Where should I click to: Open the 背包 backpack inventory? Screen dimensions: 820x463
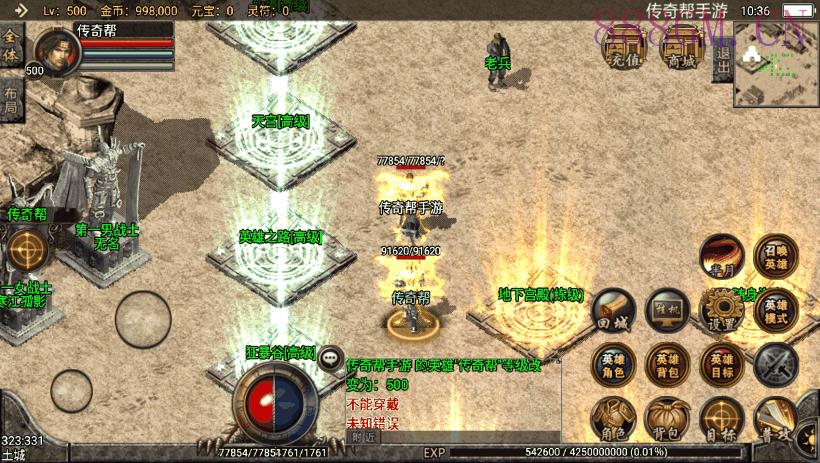[x=666, y=419]
